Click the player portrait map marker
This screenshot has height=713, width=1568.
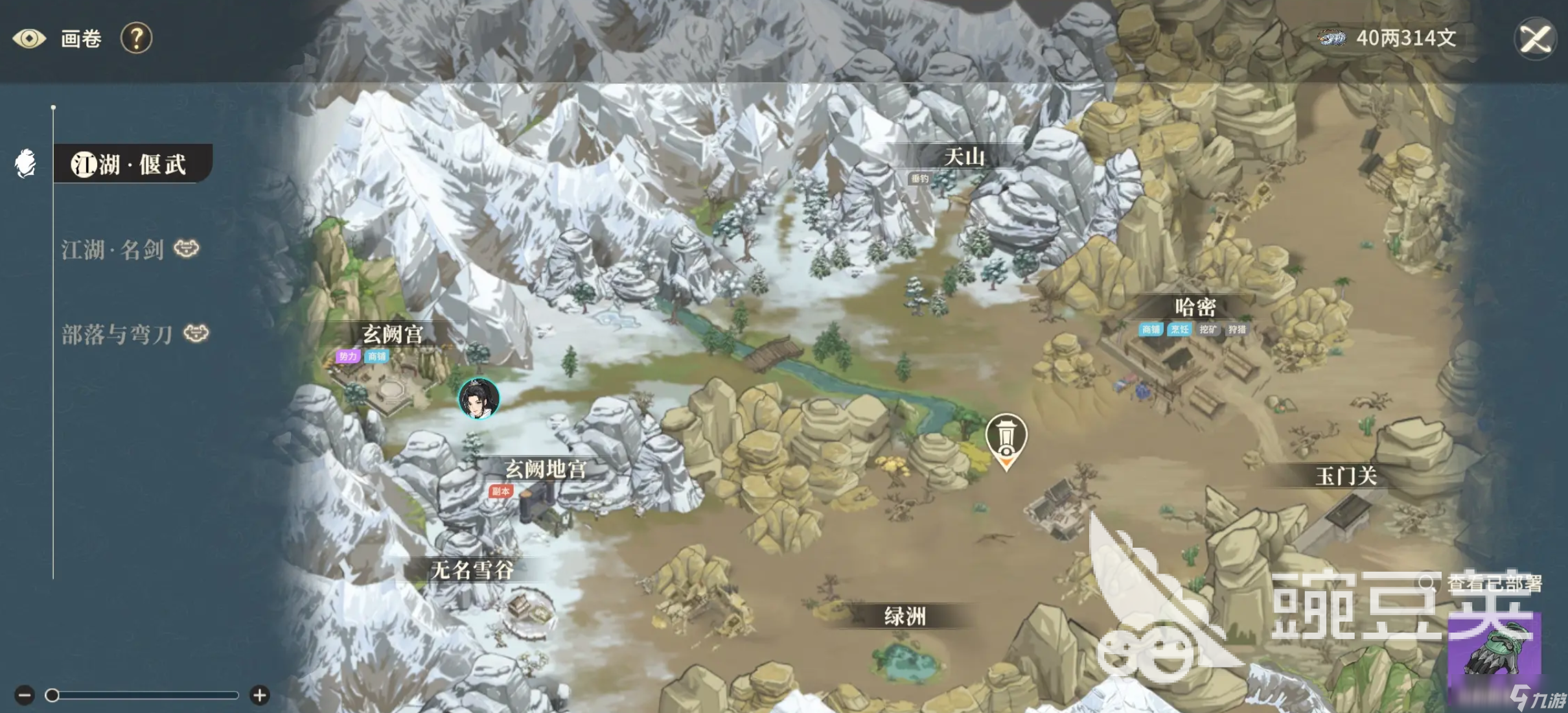click(479, 398)
